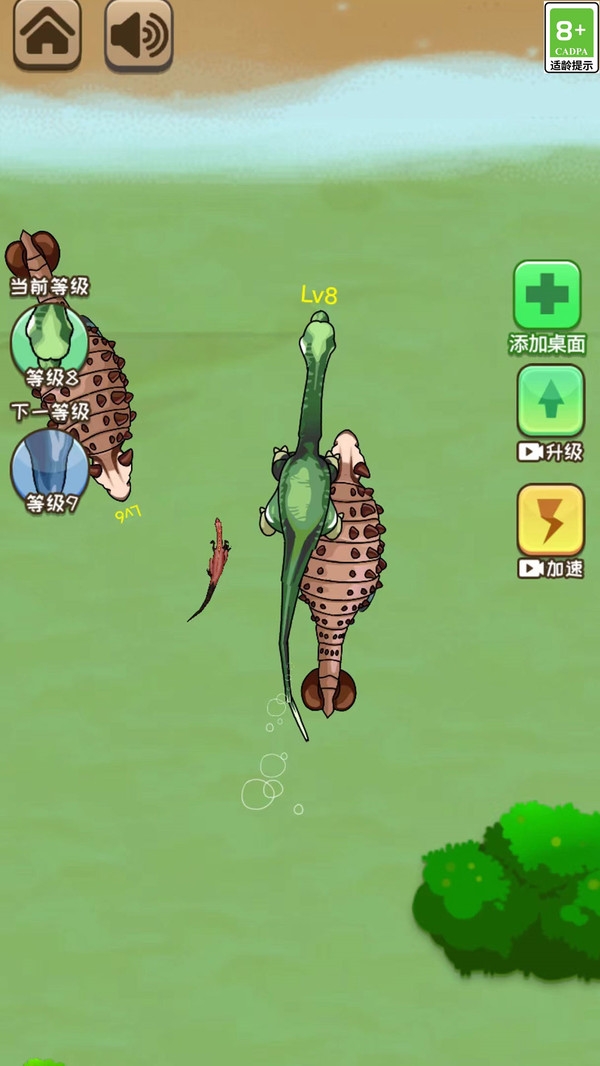This screenshot has width=600, height=1066.
Task: Go to the home screen
Action: point(47,35)
